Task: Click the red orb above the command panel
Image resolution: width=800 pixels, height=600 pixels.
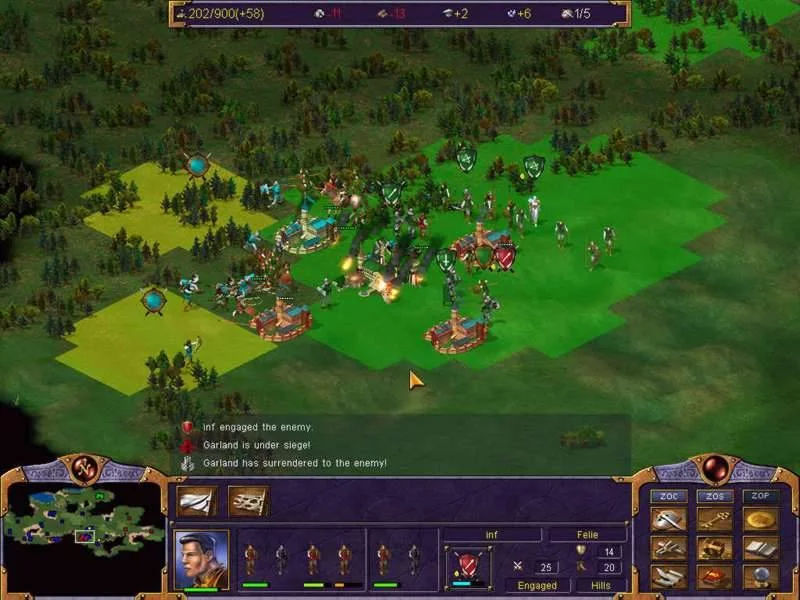Action: point(714,467)
